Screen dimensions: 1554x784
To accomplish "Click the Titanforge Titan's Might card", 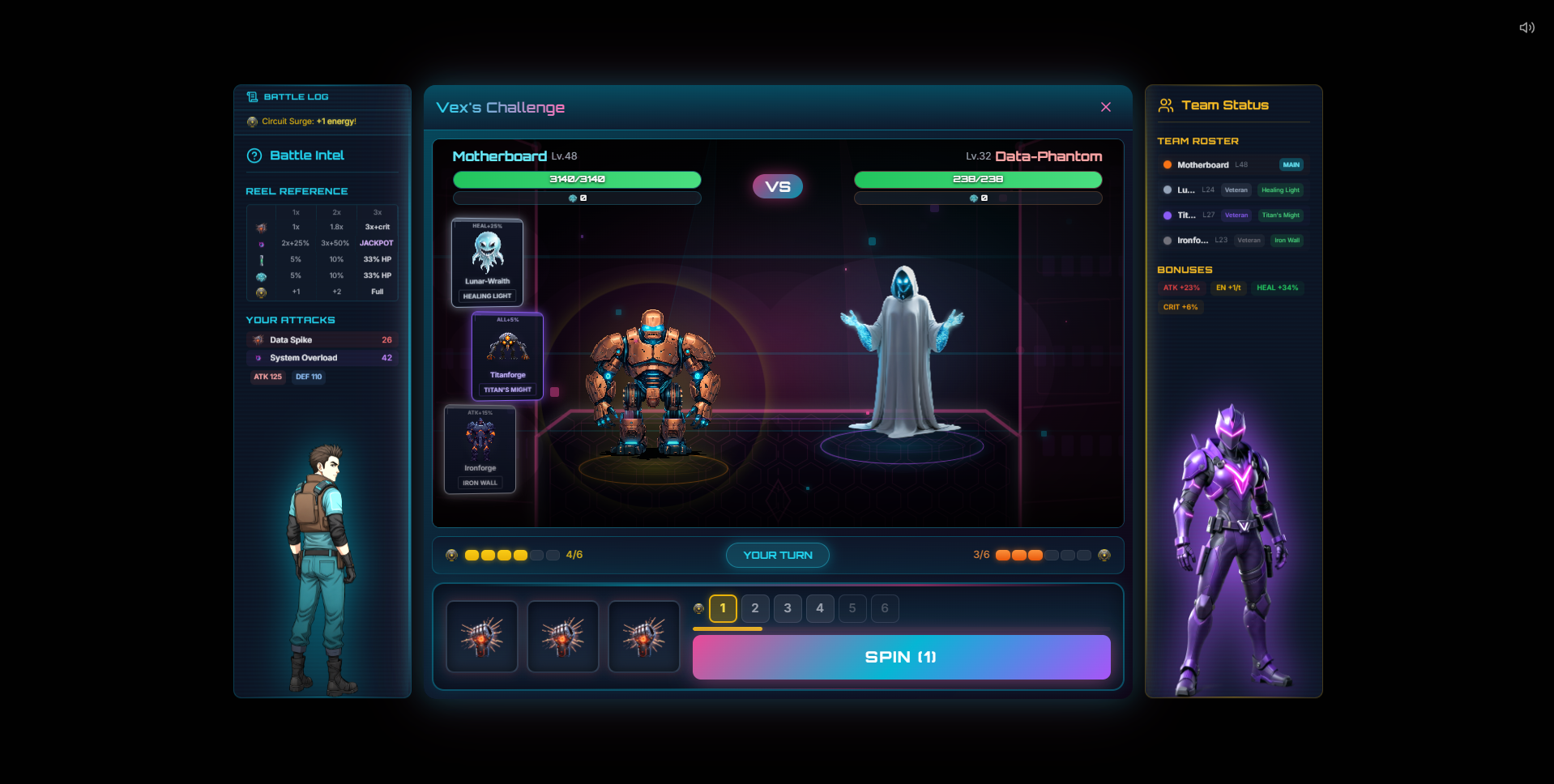I will click(x=507, y=356).
